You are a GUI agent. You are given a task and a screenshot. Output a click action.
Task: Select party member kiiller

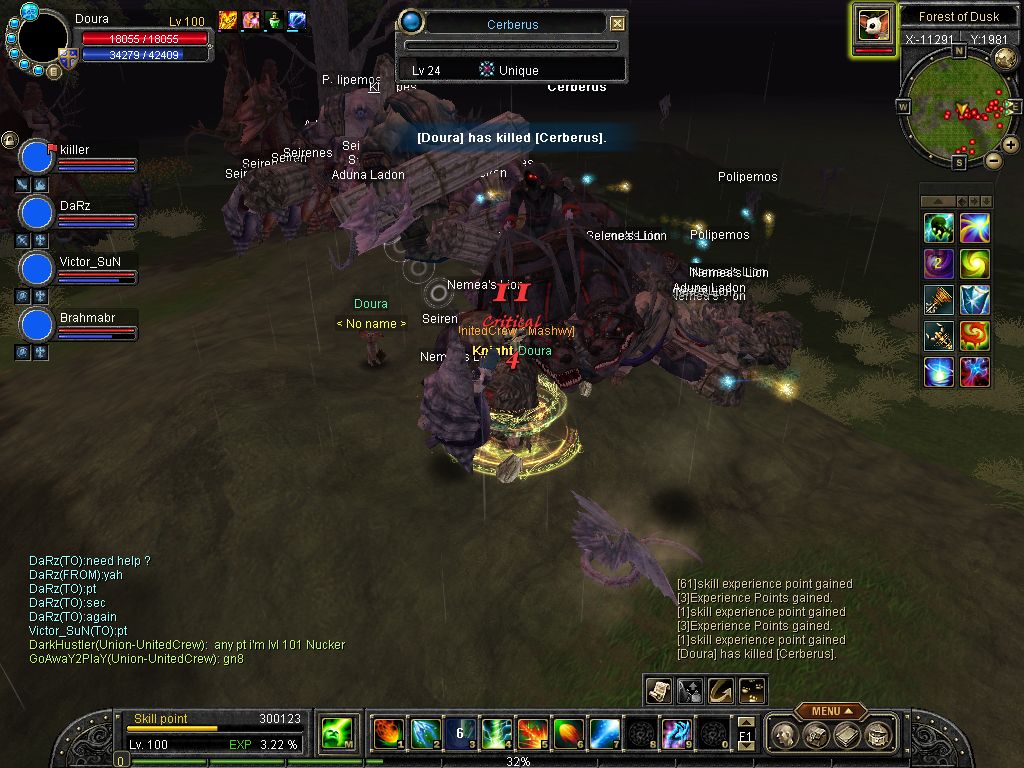click(x=37, y=157)
